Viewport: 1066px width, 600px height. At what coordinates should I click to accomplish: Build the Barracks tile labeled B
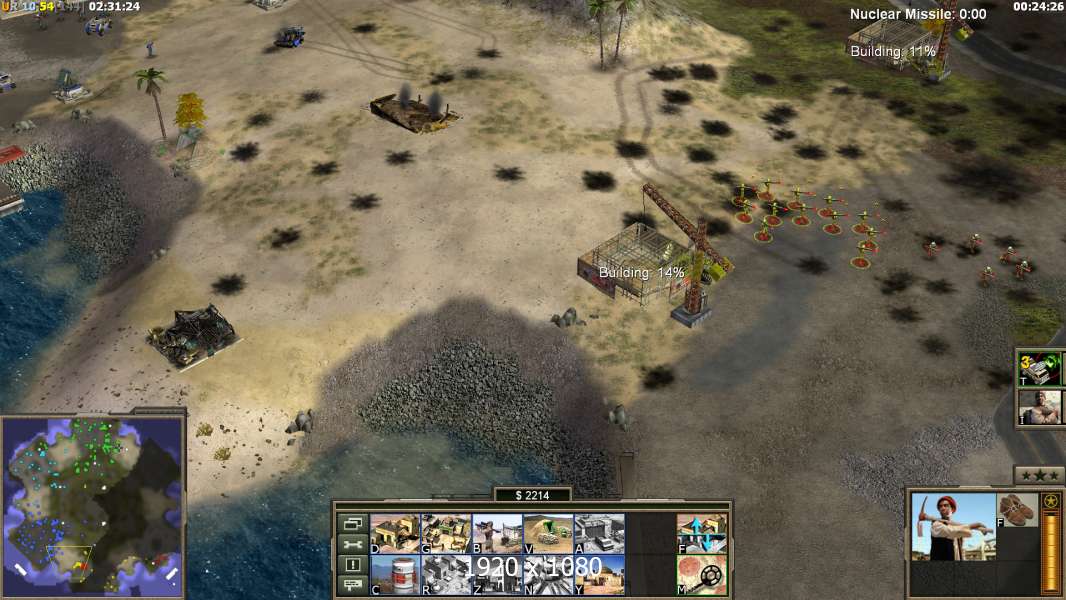pos(497,533)
